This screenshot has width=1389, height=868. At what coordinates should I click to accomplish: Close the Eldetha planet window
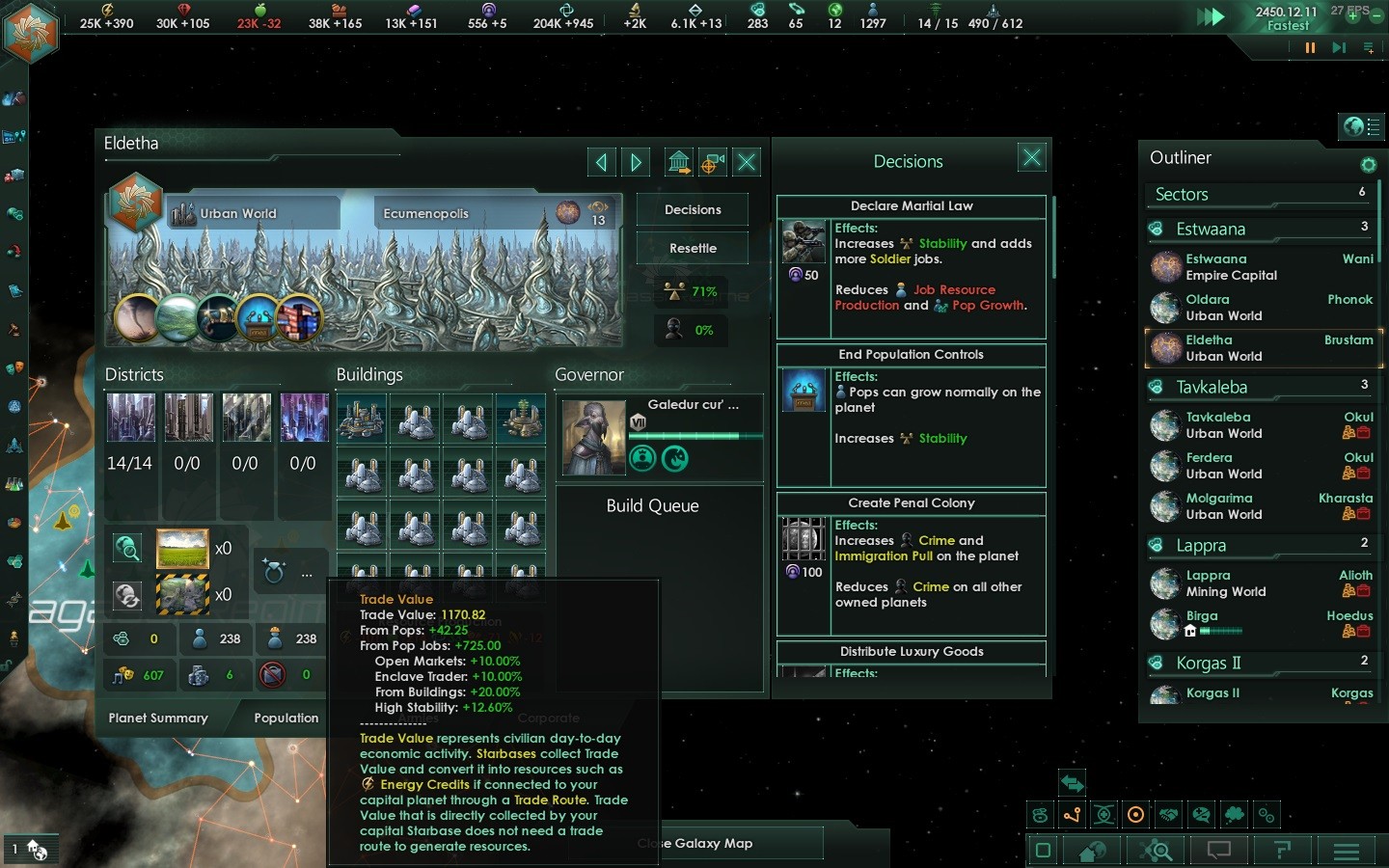747,162
